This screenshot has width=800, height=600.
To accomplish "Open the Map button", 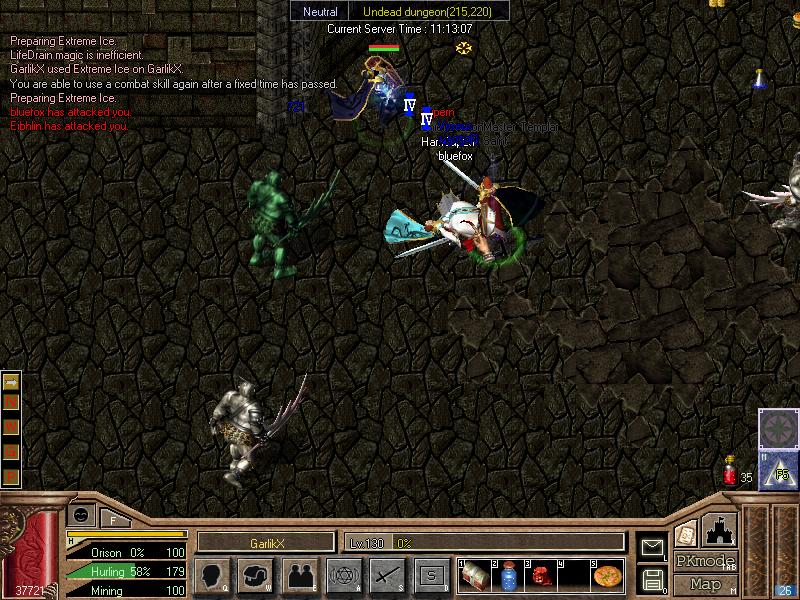I will tap(705, 584).
